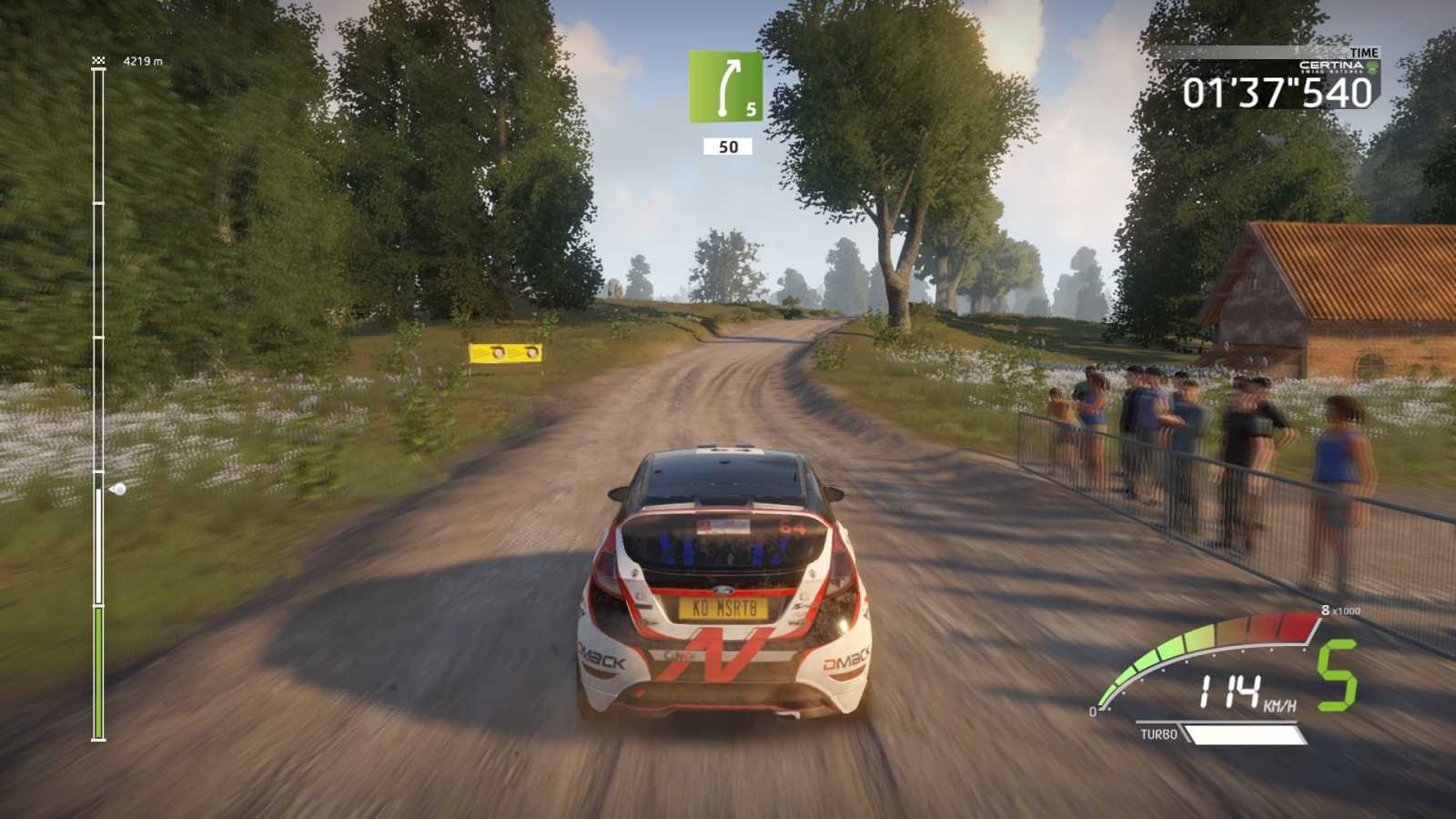Click the green right-turn pace note icon
Image resolution: width=1456 pixels, height=819 pixels.
click(x=725, y=86)
